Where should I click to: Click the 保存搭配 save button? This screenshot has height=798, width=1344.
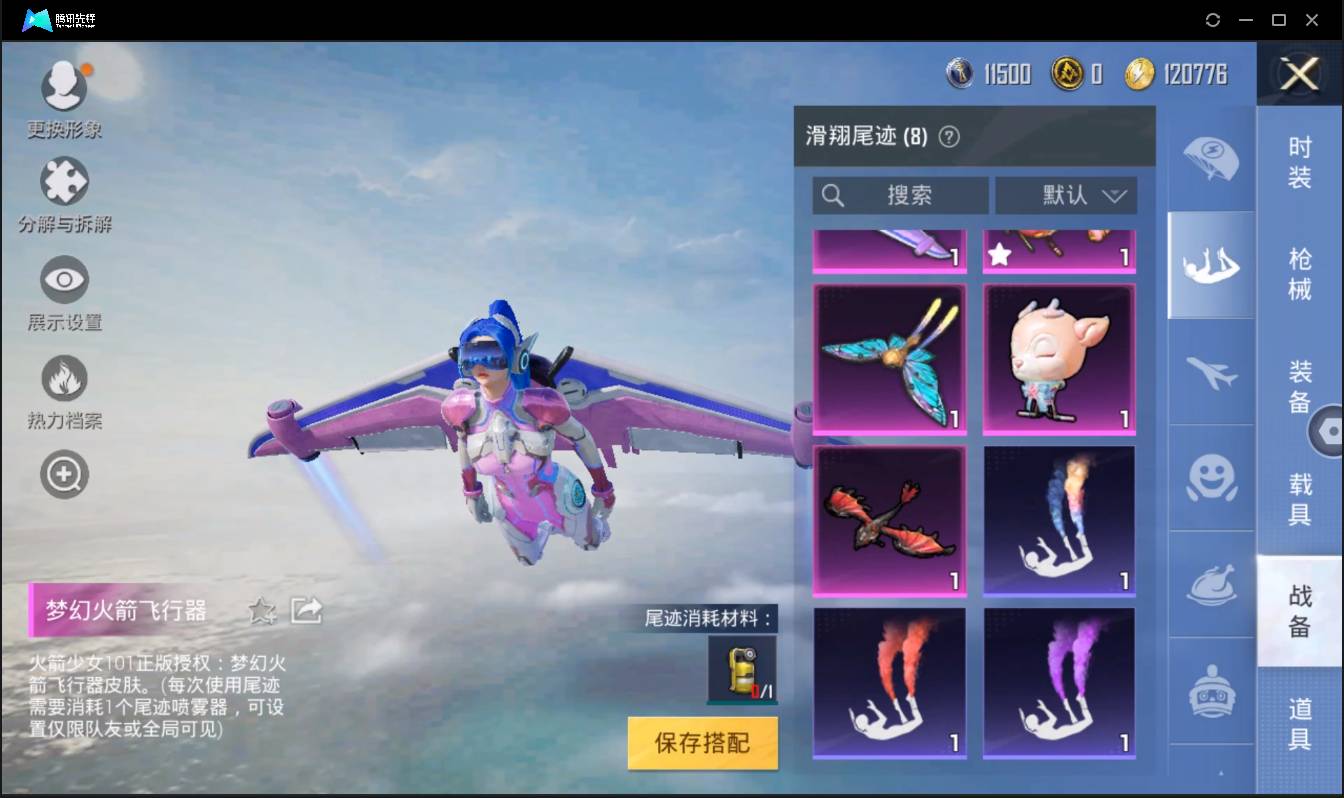click(x=702, y=742)
